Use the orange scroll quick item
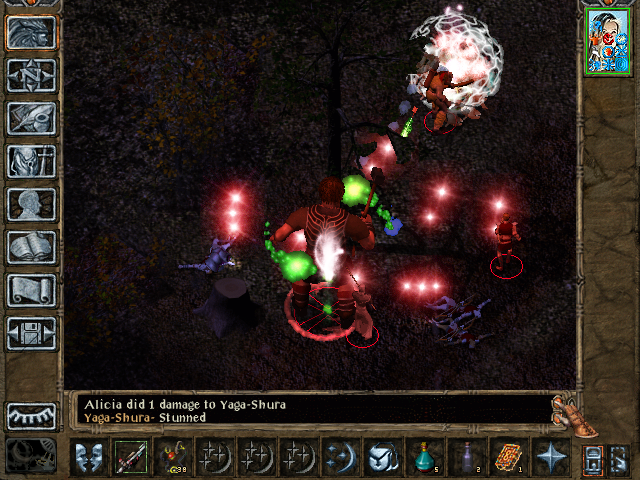The image size is (640, 480). coord(508,457)
